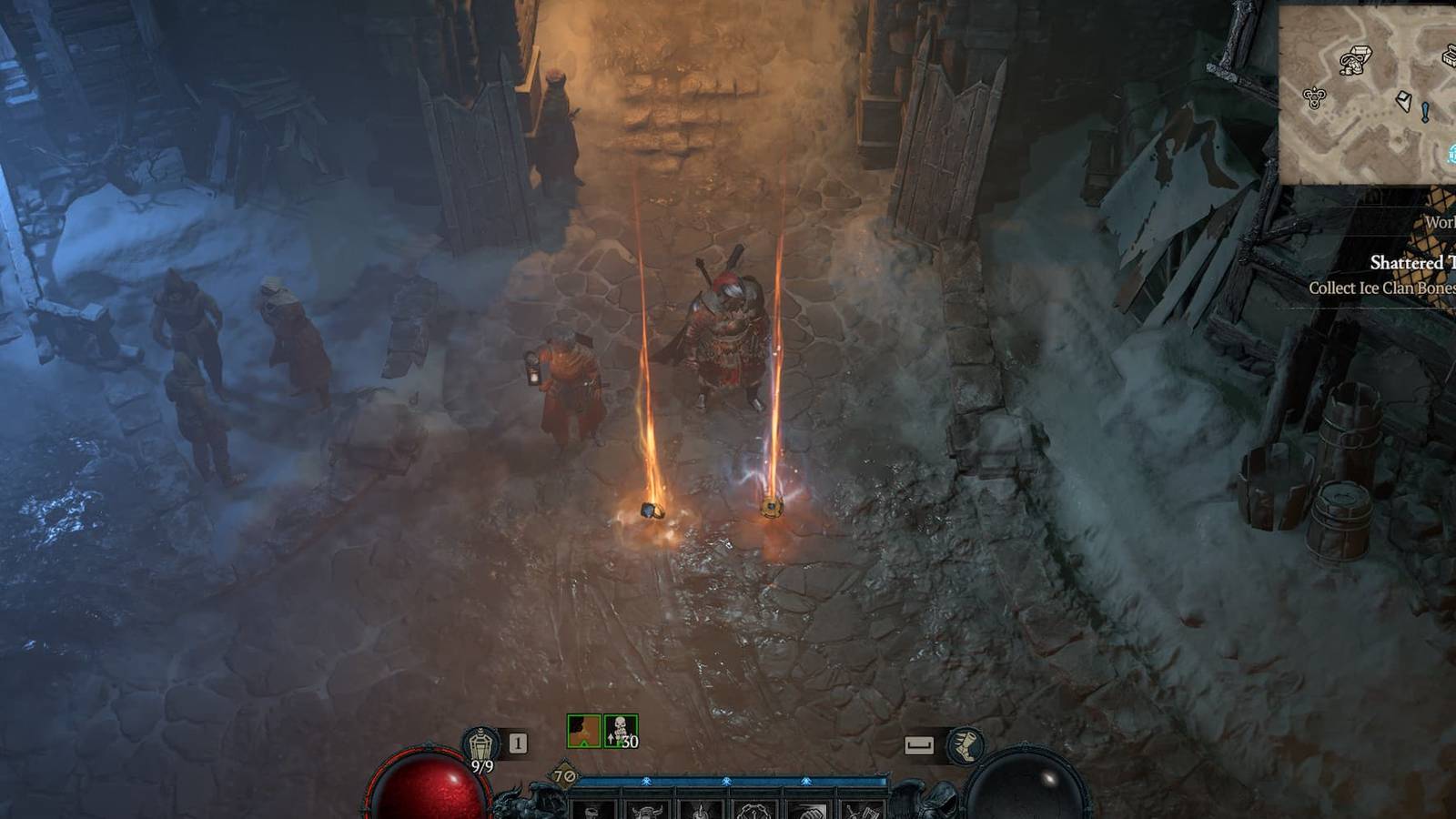This screenshot has height=819, width=1456.
Task: Select the blue exclamation quest marker on the minimap
Action: point(1425,112)
